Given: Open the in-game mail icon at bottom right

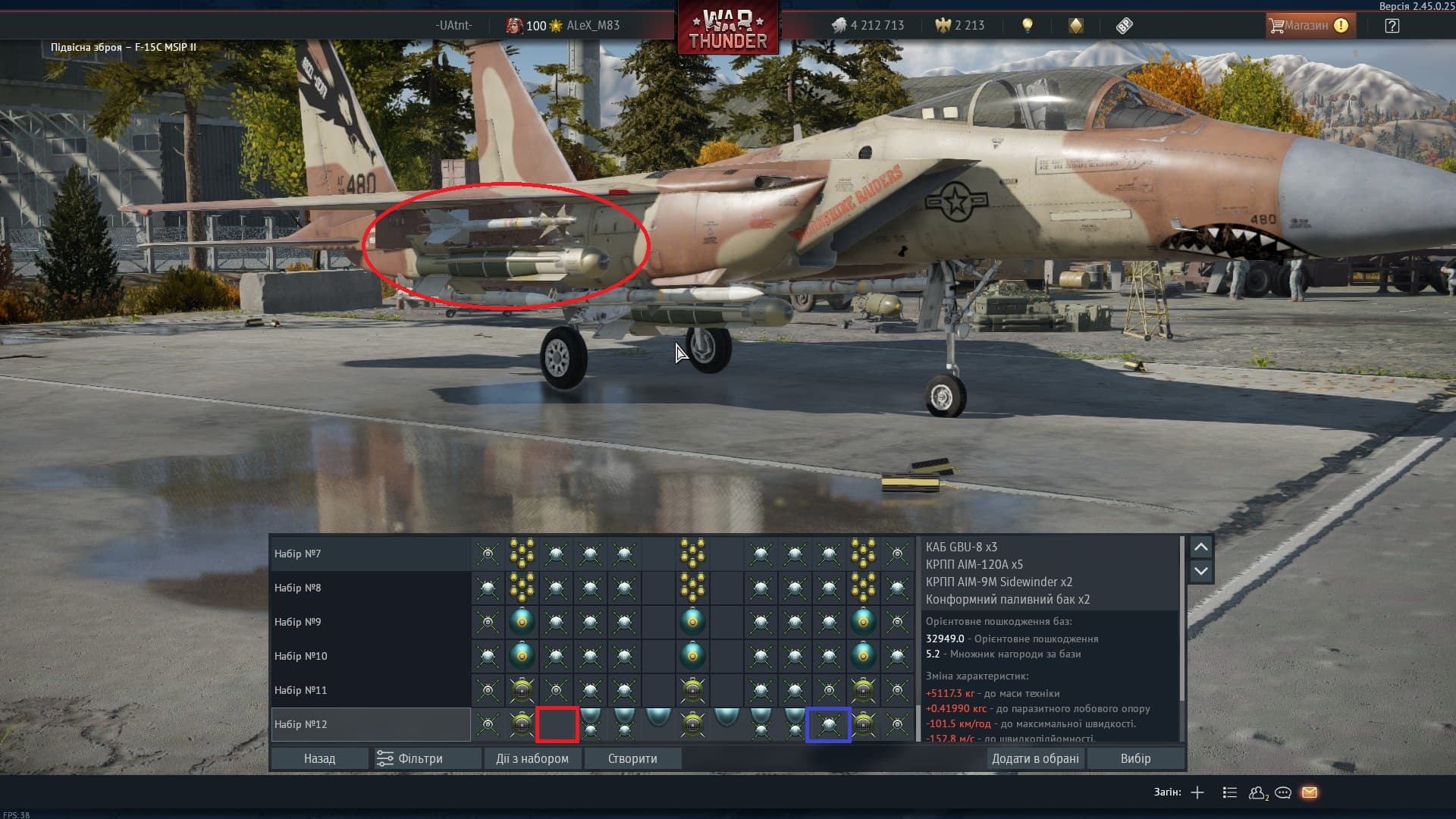Looking at the screenshot, I should 1310,792.
